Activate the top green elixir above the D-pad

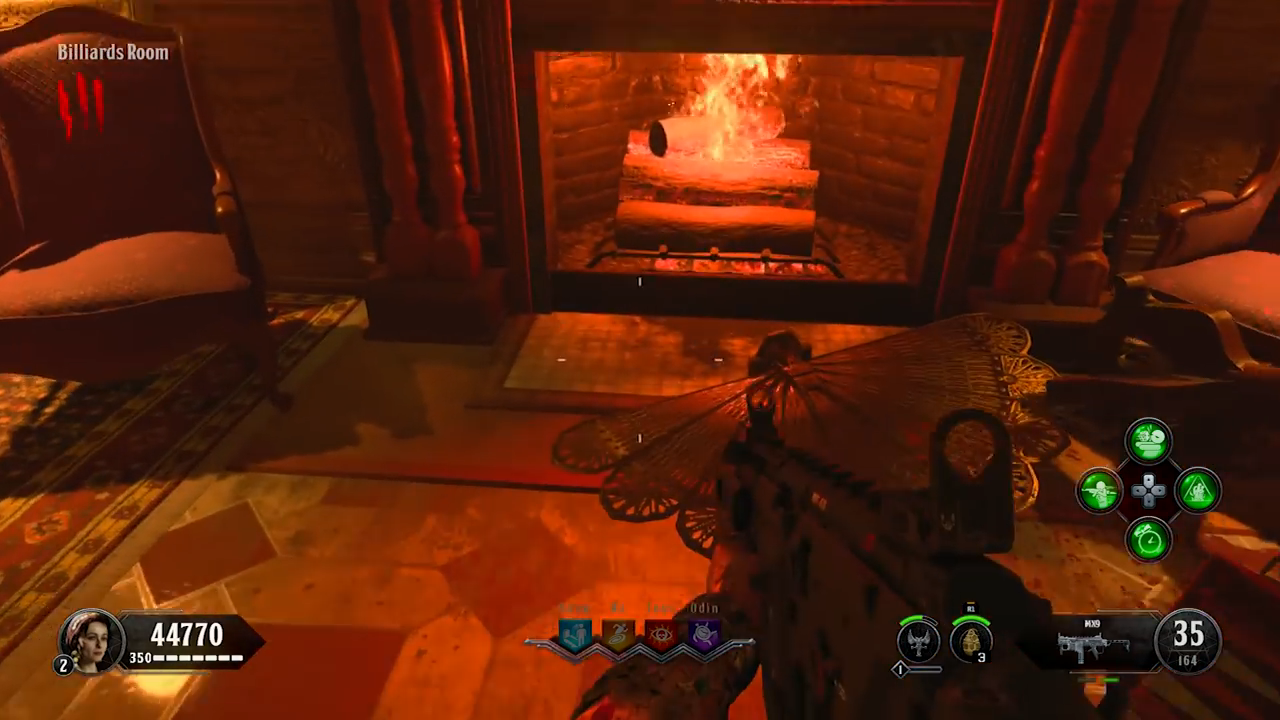click(1149, 441)
